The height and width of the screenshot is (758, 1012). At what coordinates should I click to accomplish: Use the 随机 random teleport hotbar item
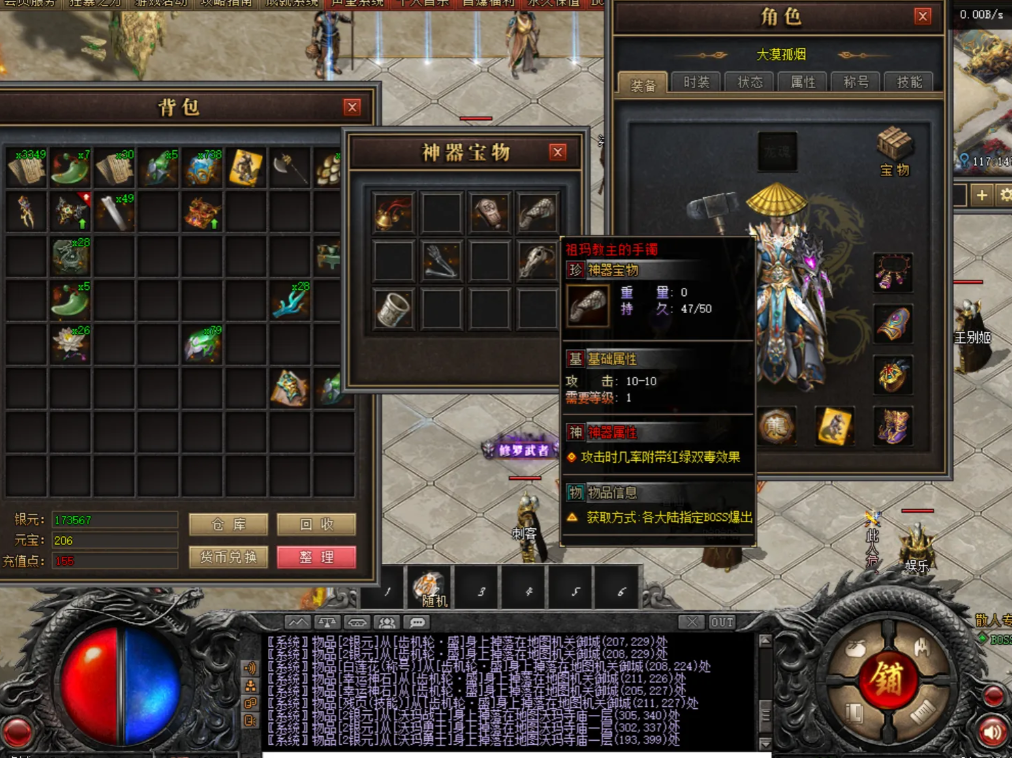[x=431, y=588]
